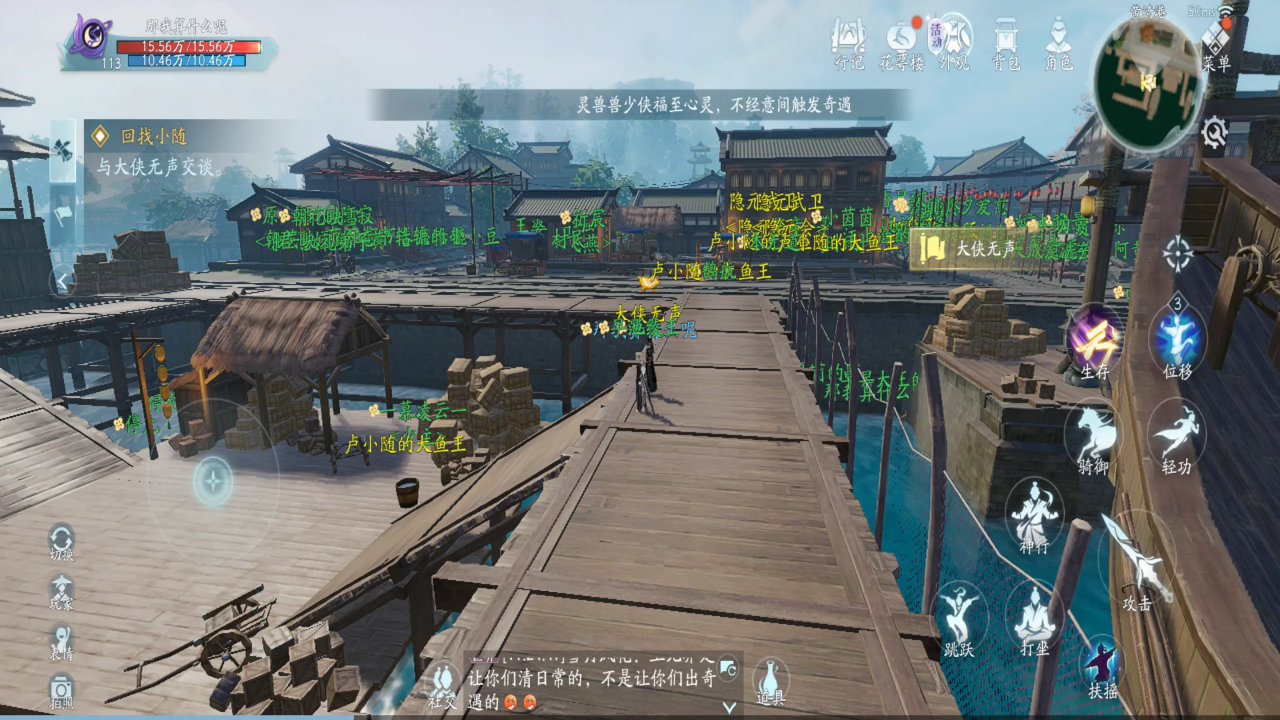
Task: Take a screenshot with 拍照
Action: [x=62, y=690]
